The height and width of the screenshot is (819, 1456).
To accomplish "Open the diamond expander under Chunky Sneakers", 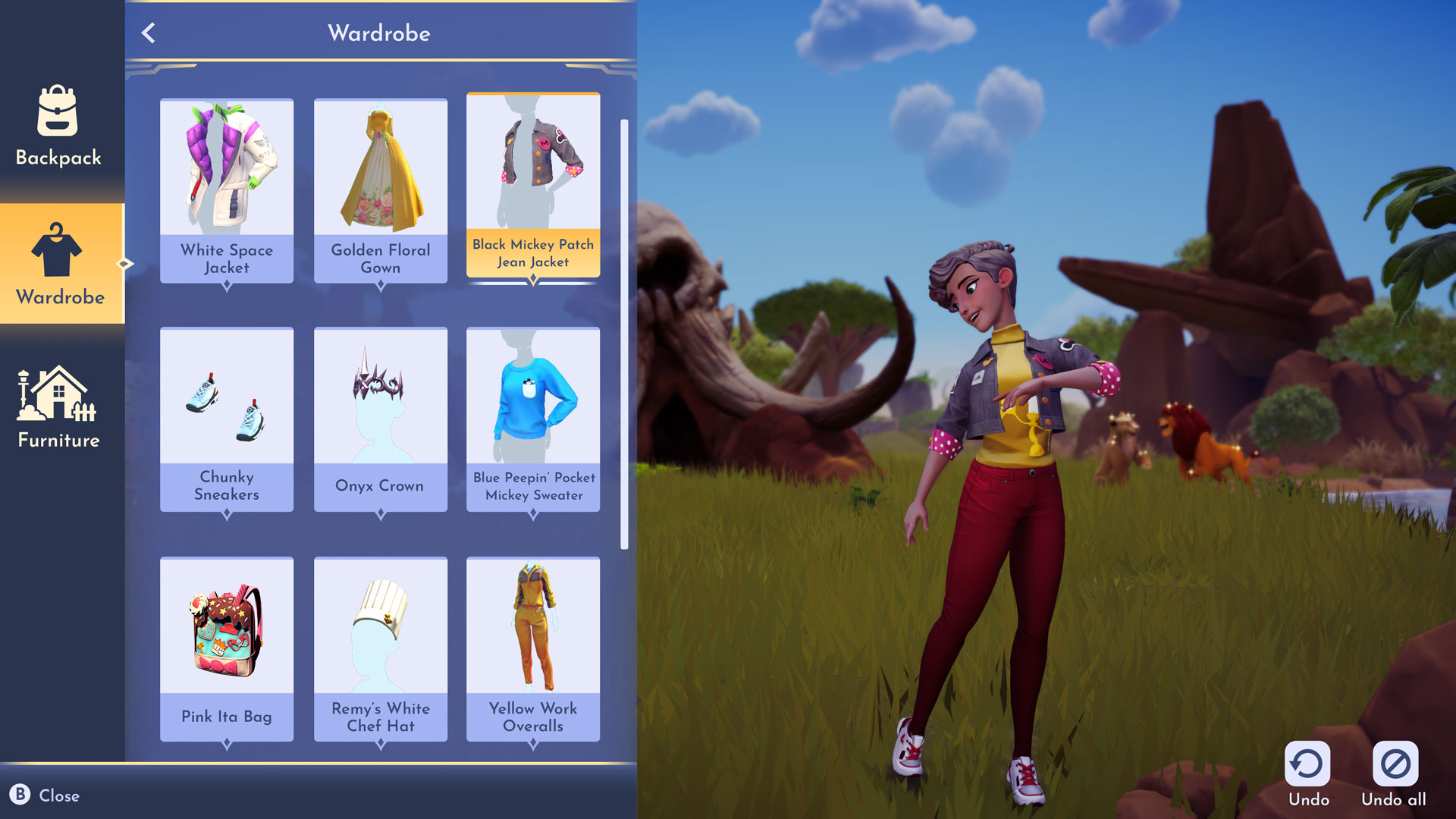I will point(226,513).
